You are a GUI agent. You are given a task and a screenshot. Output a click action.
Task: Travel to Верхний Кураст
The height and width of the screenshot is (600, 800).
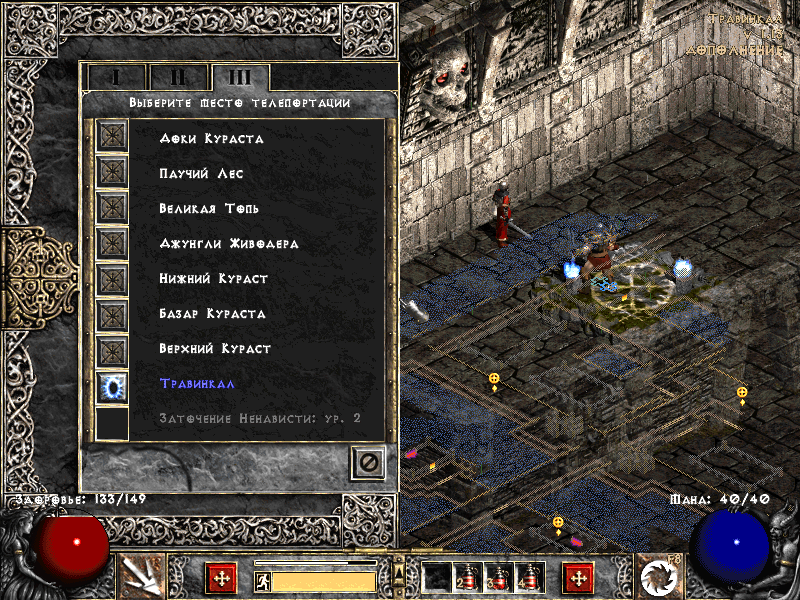[x=215, y=349]
